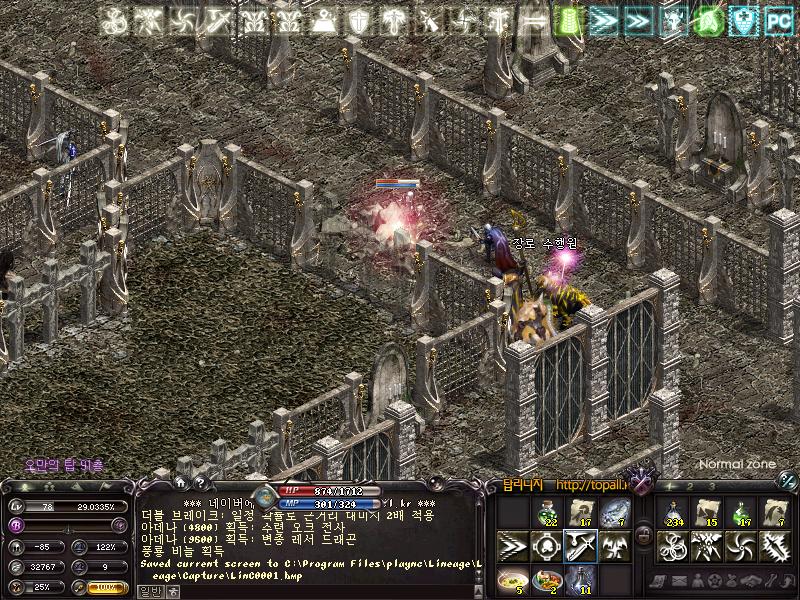Open the help question mark button
Image resolution: width=800 pixels, height=600 pixels.
pos(201,482)
